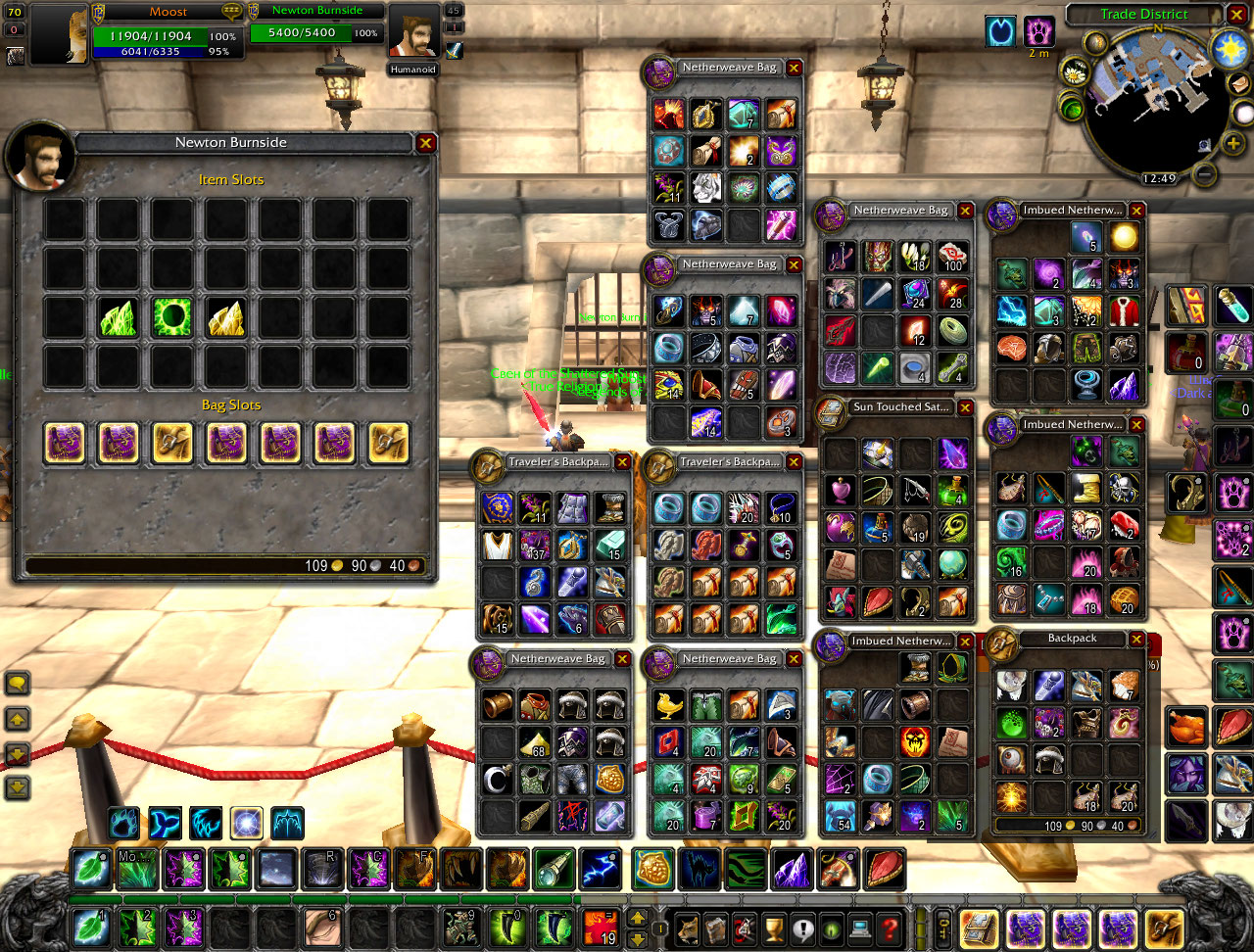Select the green-ringed black orb bank item
The width and height of the screenshot is (1254, 952).
tap(171, 317)
